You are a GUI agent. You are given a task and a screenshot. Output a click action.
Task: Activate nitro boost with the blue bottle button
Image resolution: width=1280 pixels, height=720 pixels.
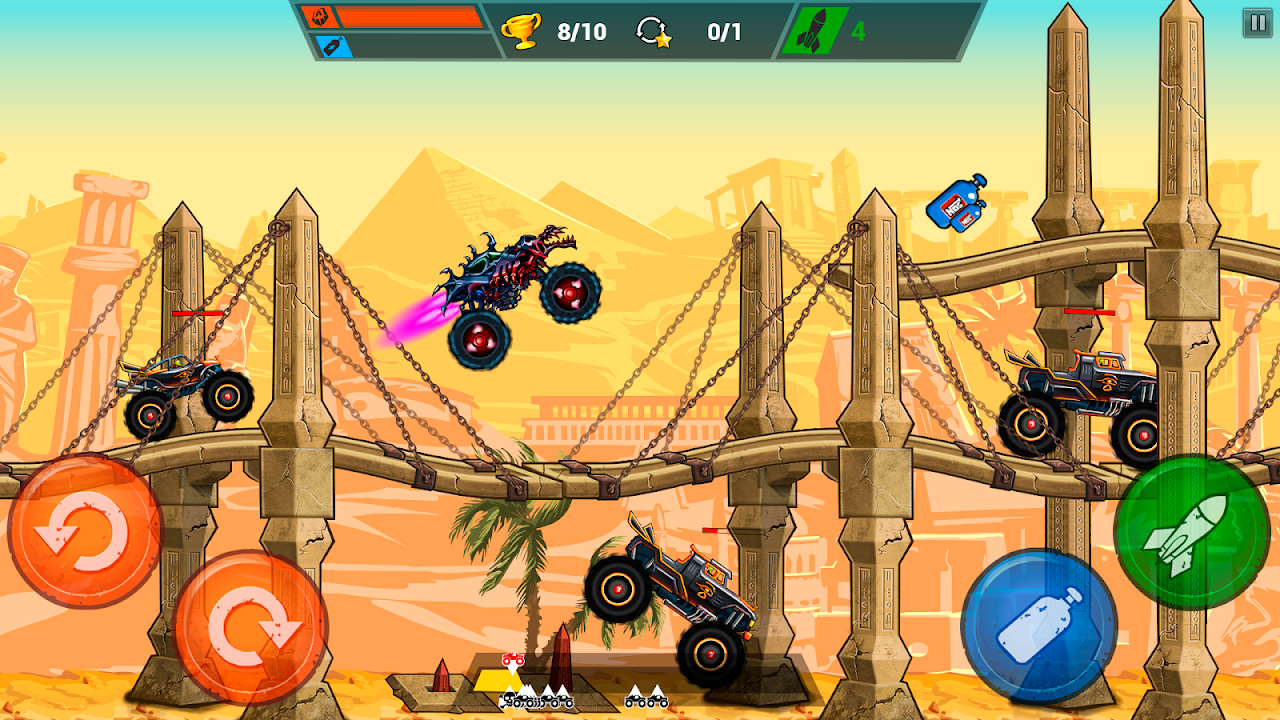tap(1039, 625)
